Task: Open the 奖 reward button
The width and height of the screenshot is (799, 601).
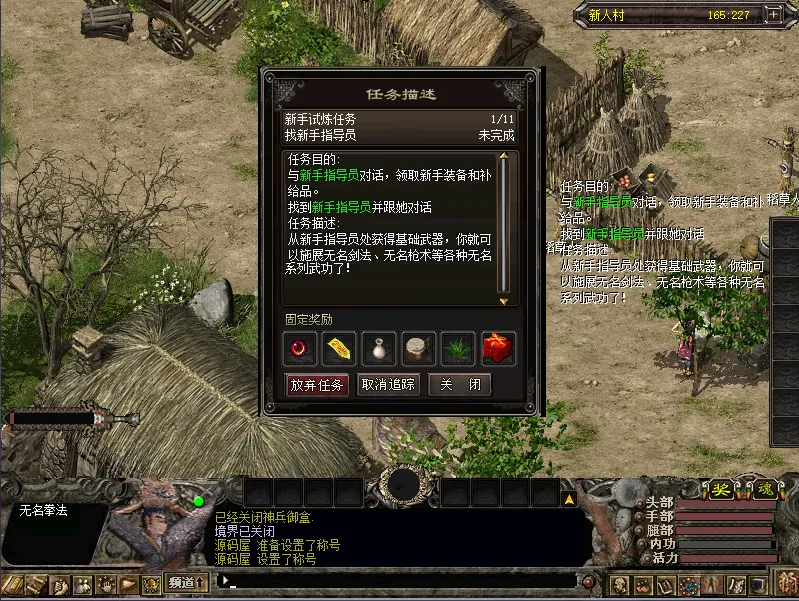Action: [720, 490]
